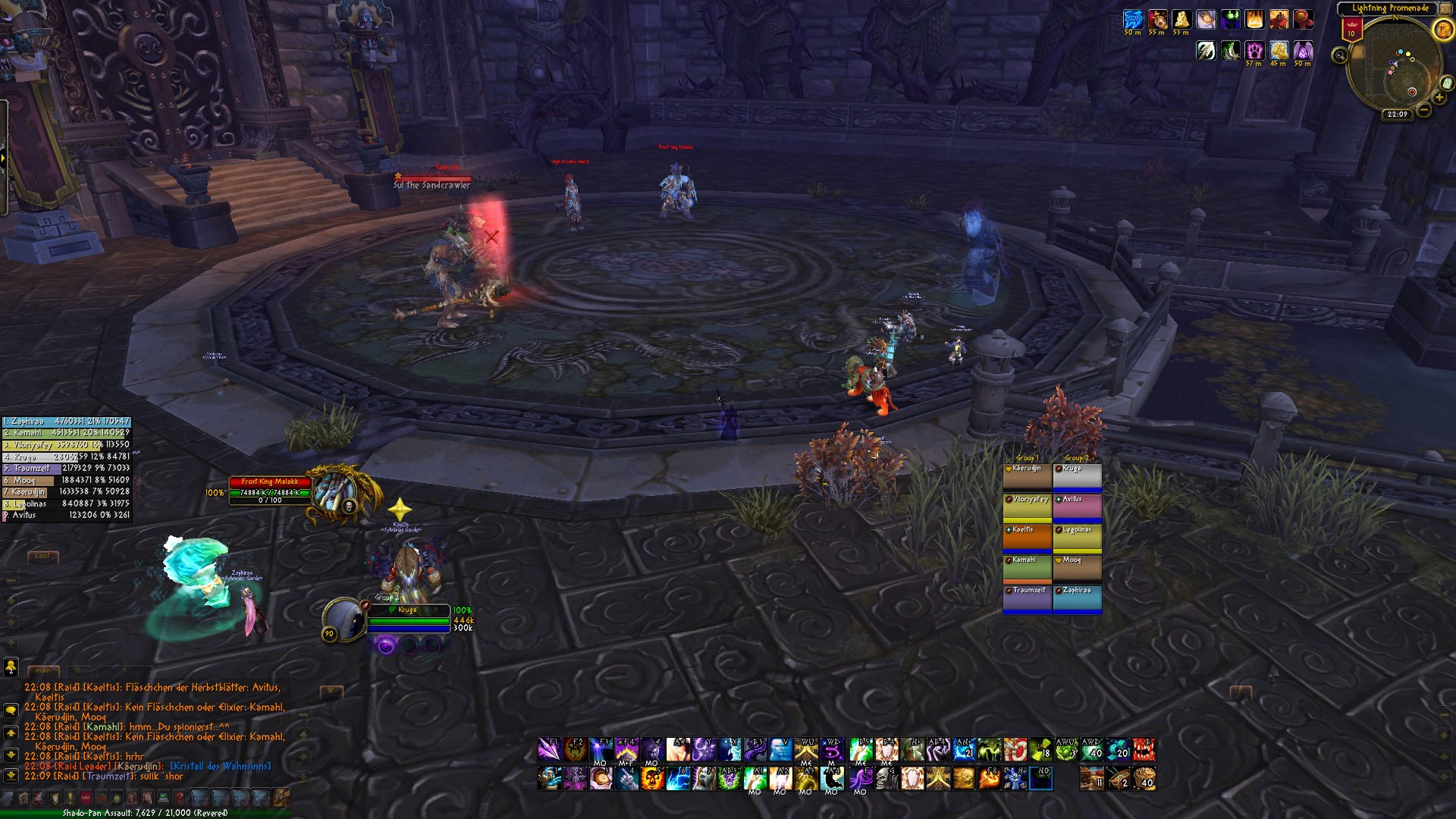Image resolution: width=1456 pixels, height=819 pixels.
Task: Select Kaeltis in the raid frames
Action: click(x=1027, y=536)
